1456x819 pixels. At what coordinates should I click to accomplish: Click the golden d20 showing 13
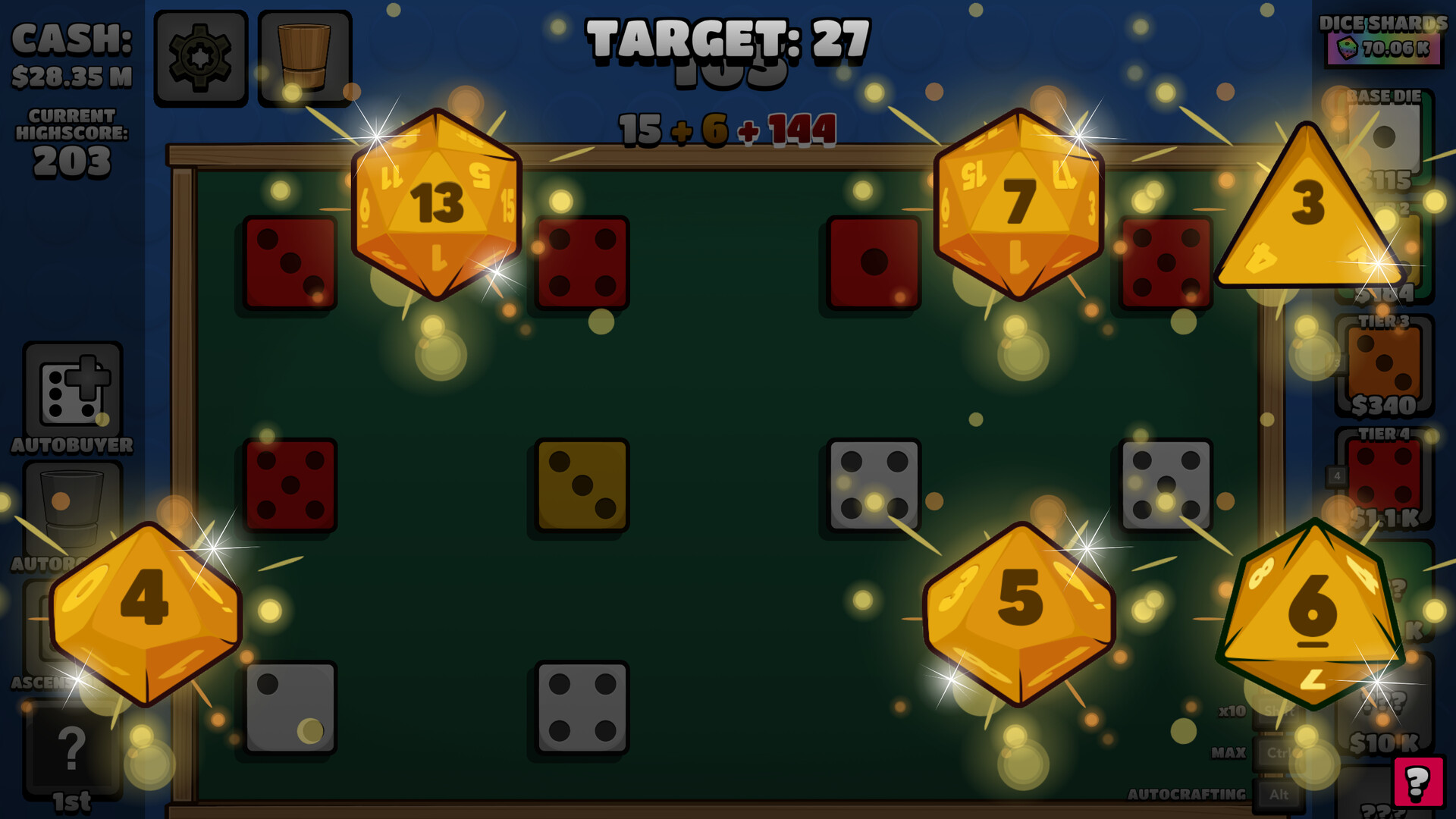coord(436,203)
